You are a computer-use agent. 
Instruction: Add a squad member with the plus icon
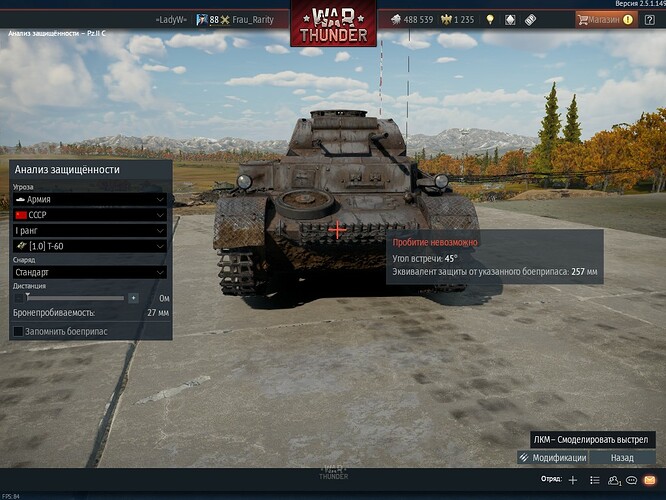tap(572, 480)
